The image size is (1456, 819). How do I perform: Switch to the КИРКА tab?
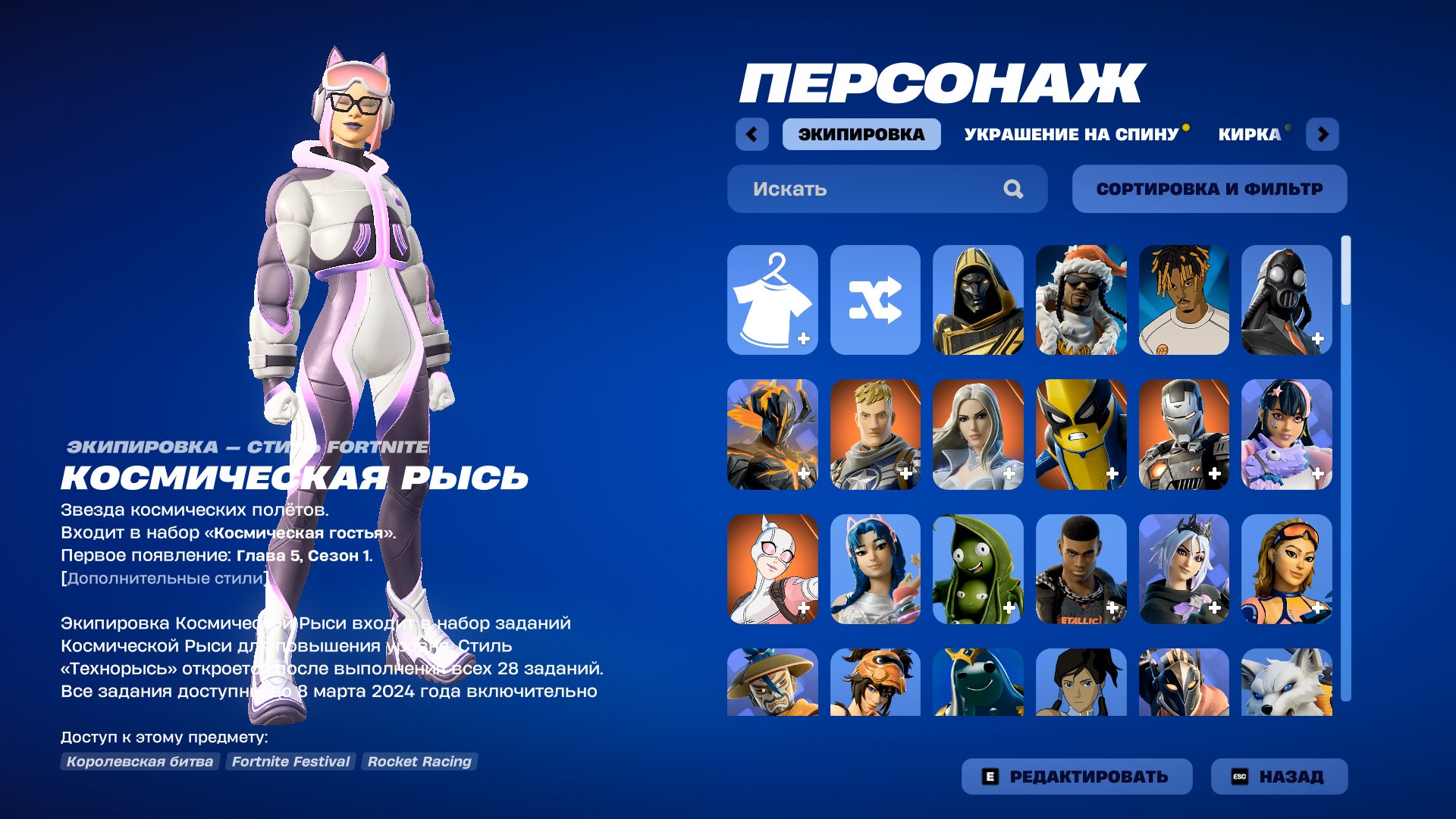tap(1247, 134)
